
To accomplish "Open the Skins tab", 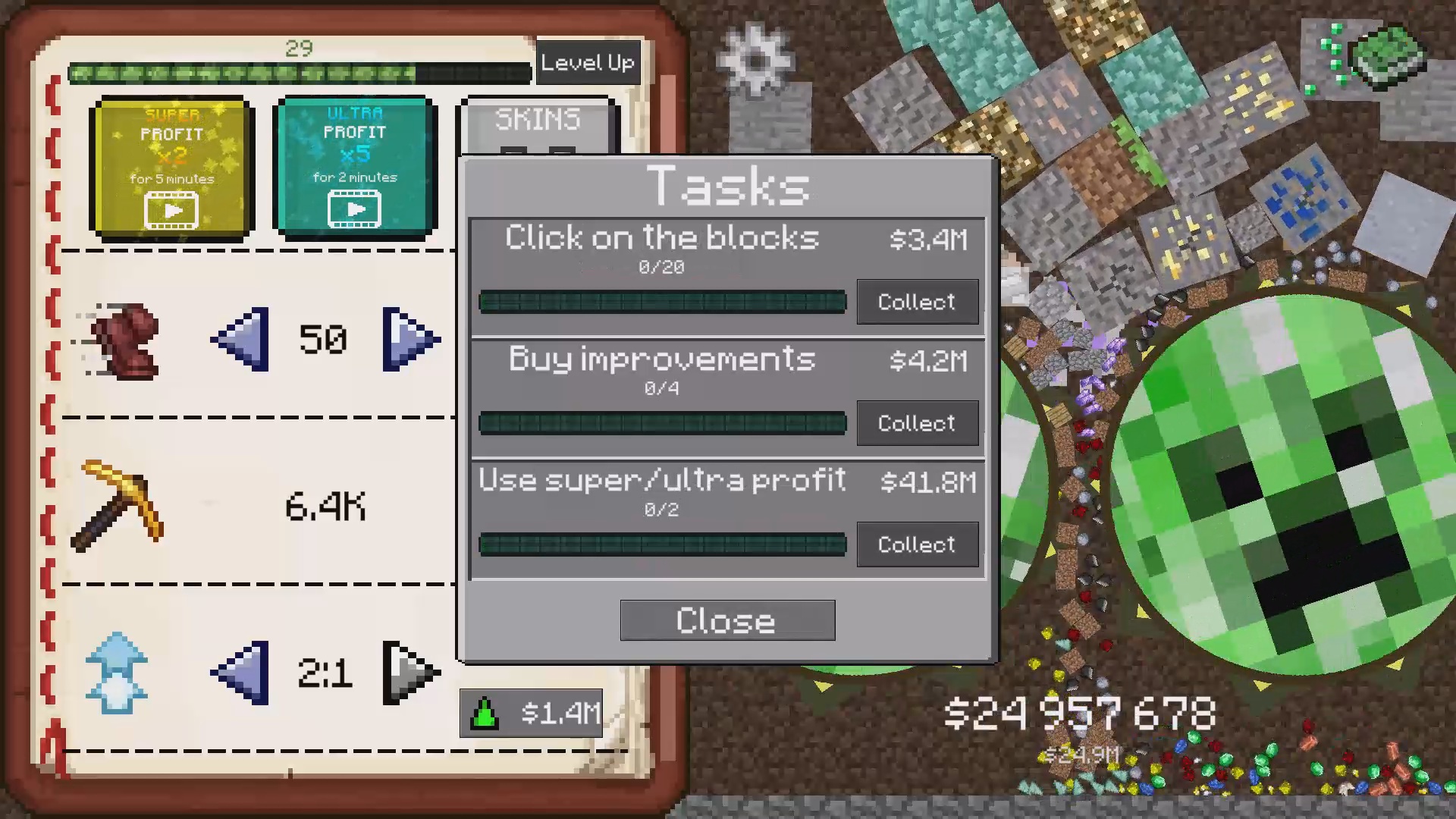I will 538,120.
